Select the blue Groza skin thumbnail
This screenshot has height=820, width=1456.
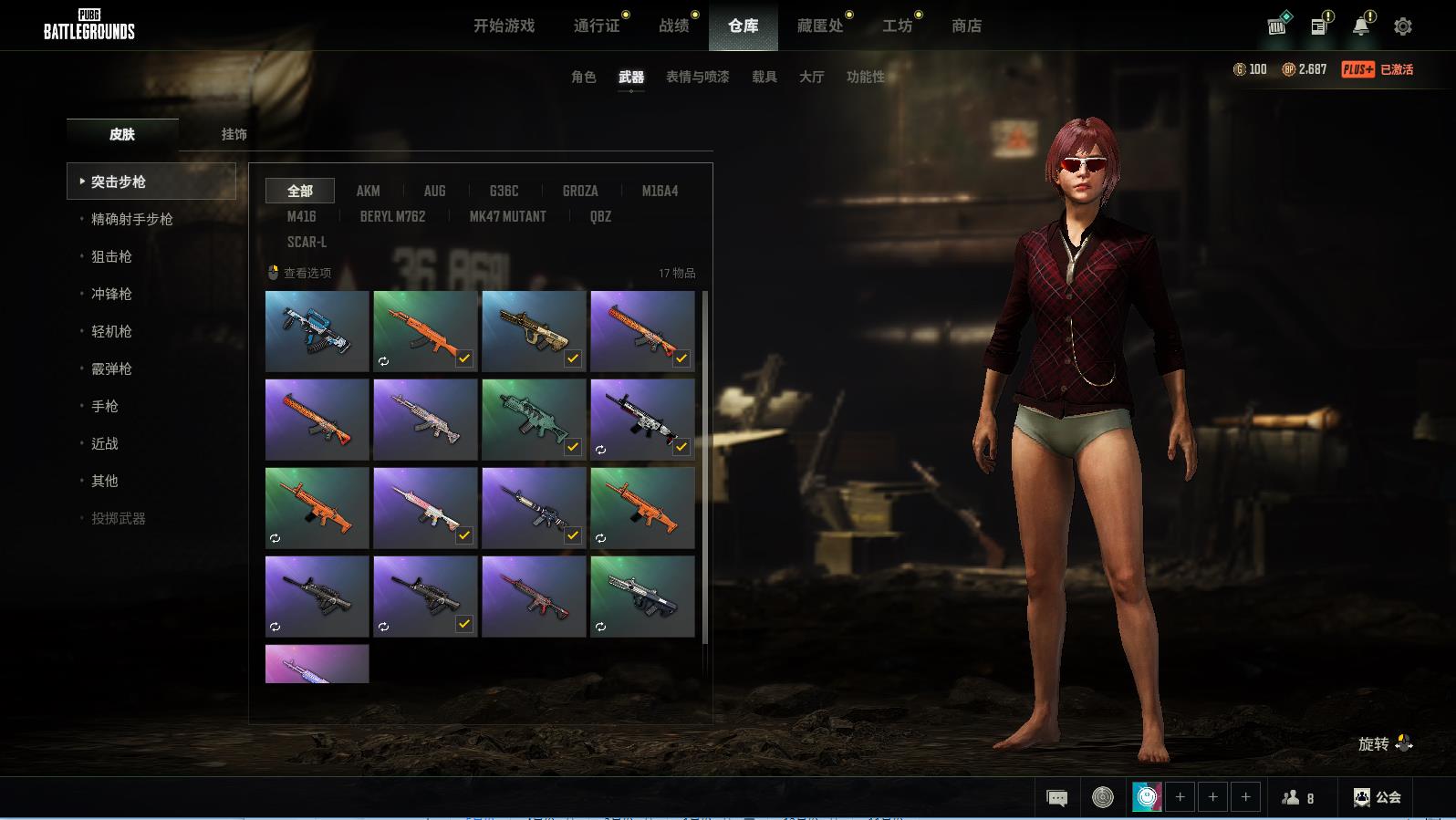[317, 330]
